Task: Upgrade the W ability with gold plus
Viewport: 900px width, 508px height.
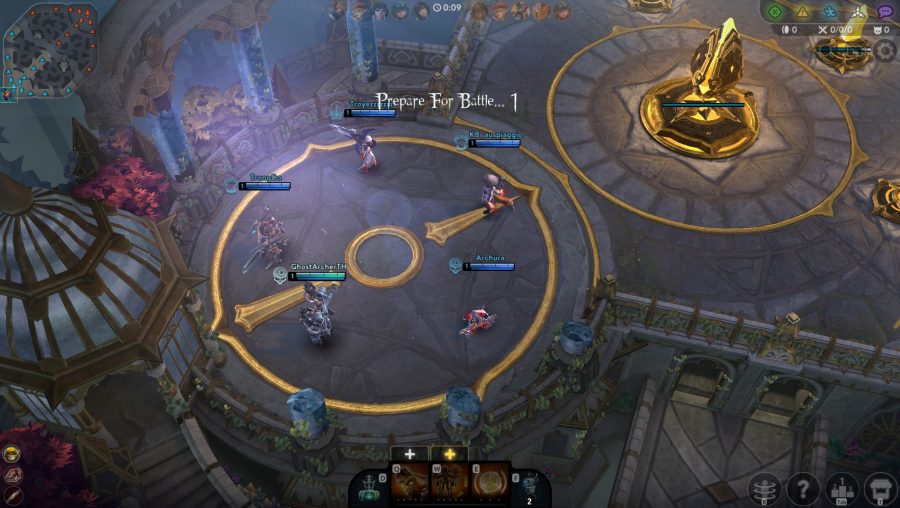Action: 449,454
